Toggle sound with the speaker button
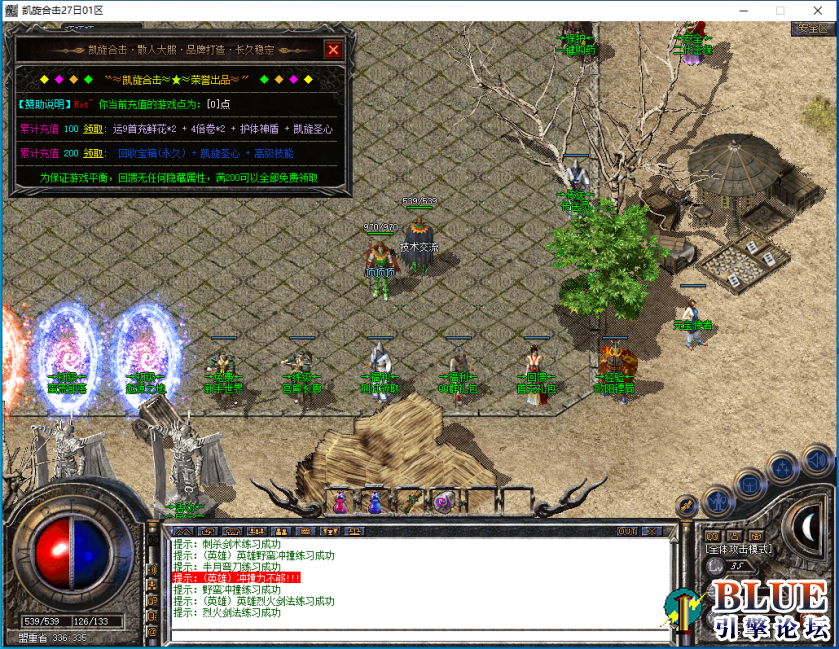839x649 pixels. point(815,461)
